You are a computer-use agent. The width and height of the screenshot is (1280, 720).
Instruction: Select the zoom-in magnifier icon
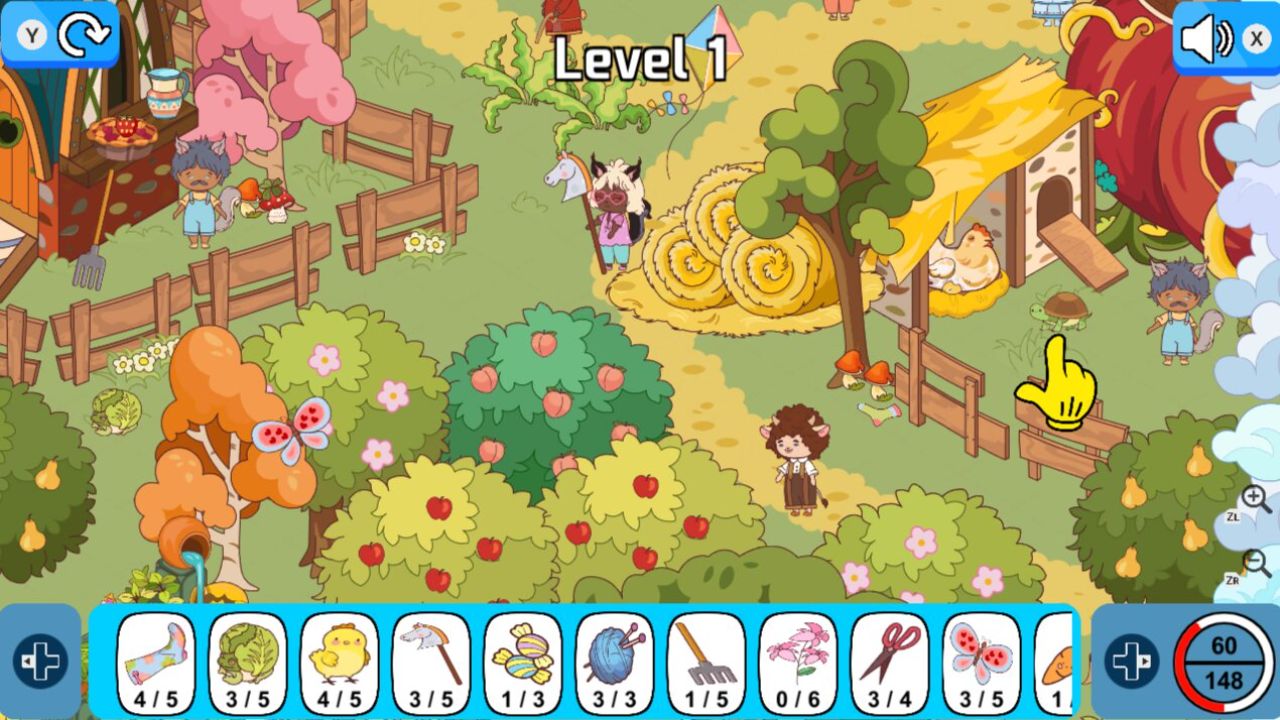[1253, 497]
